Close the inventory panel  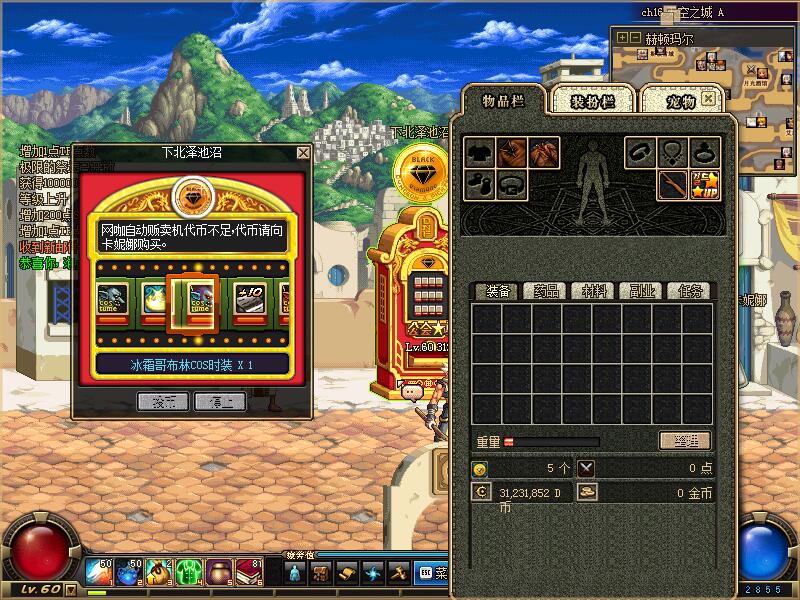pos(709,100)
